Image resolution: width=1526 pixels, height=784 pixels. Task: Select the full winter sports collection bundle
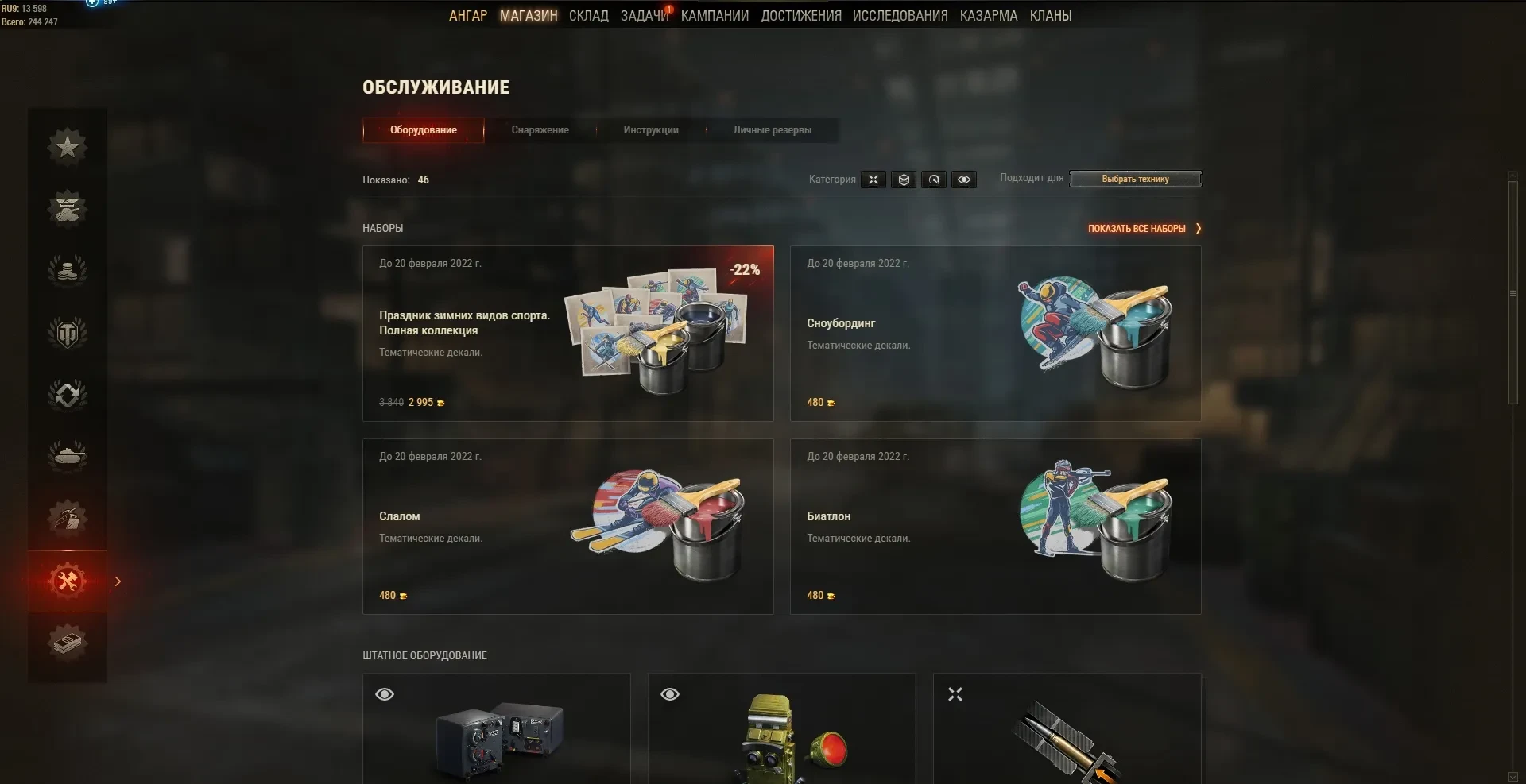point(567,334)
